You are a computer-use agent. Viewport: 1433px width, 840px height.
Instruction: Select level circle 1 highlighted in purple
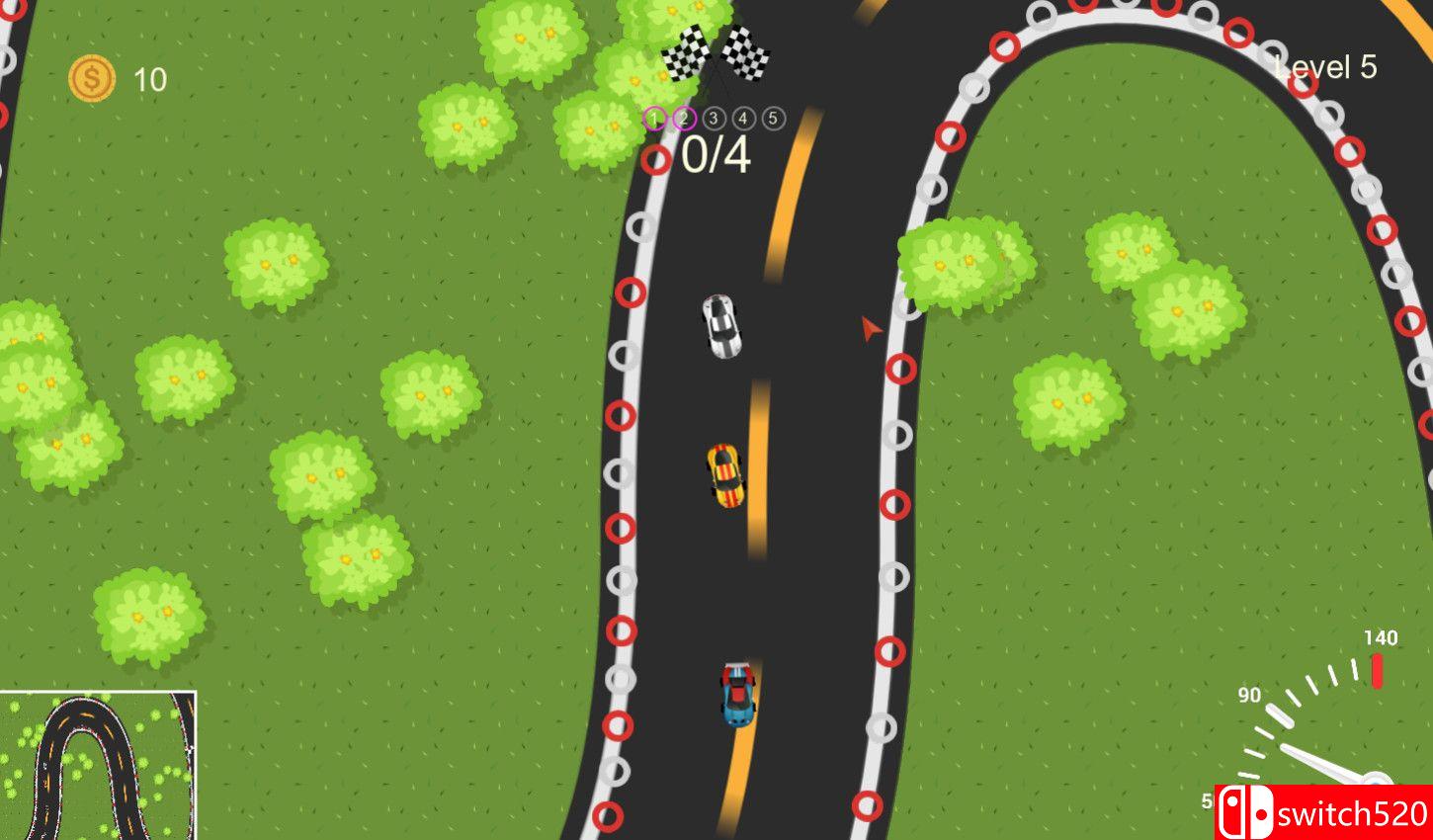click(x=653, y=119)
